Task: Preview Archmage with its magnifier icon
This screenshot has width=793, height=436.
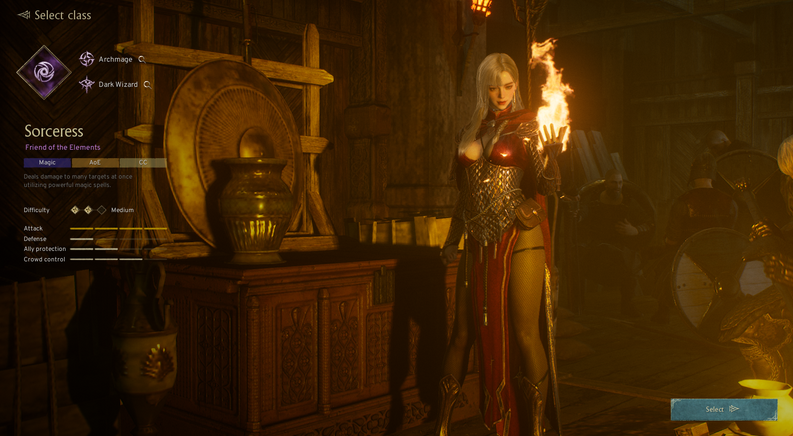Action: [142, 60]
